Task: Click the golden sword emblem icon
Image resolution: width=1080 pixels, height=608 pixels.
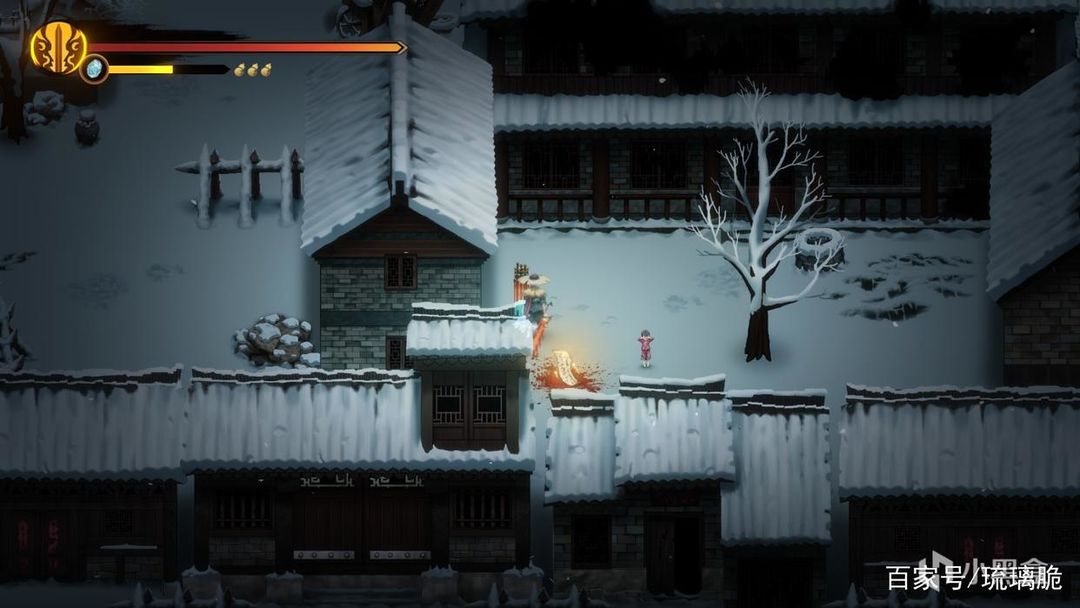Action: pyautogui.click(x=57, y=46)
